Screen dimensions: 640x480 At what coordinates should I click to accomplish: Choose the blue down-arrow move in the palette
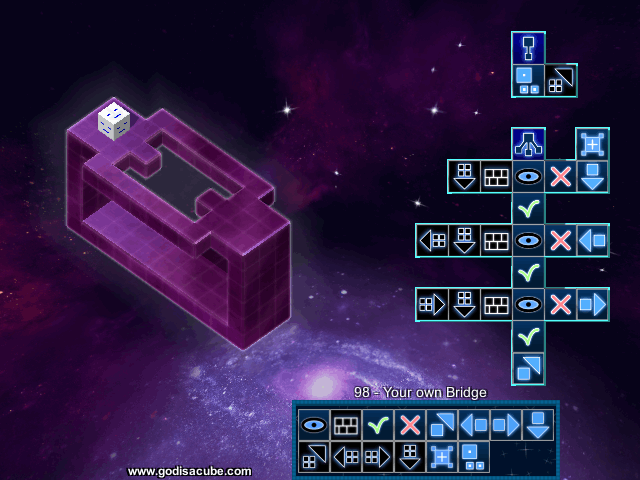538,424
